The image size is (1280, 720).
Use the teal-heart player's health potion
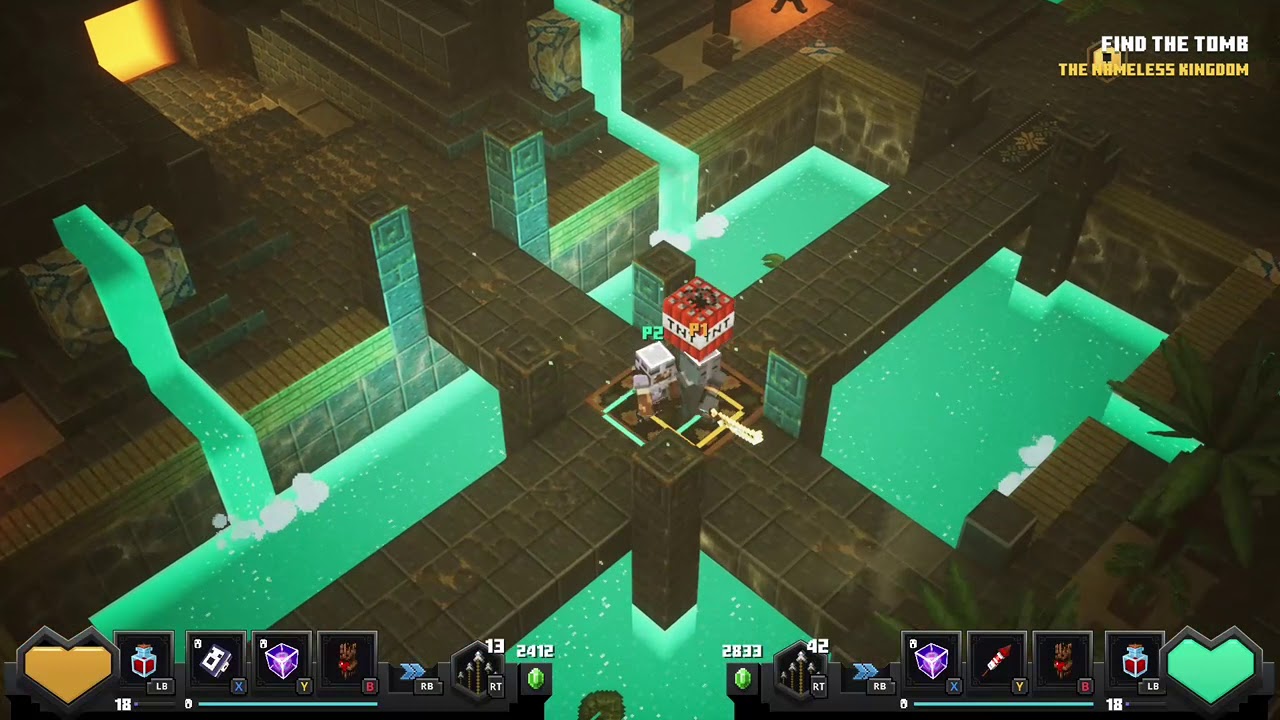(x=1134, y=662)
